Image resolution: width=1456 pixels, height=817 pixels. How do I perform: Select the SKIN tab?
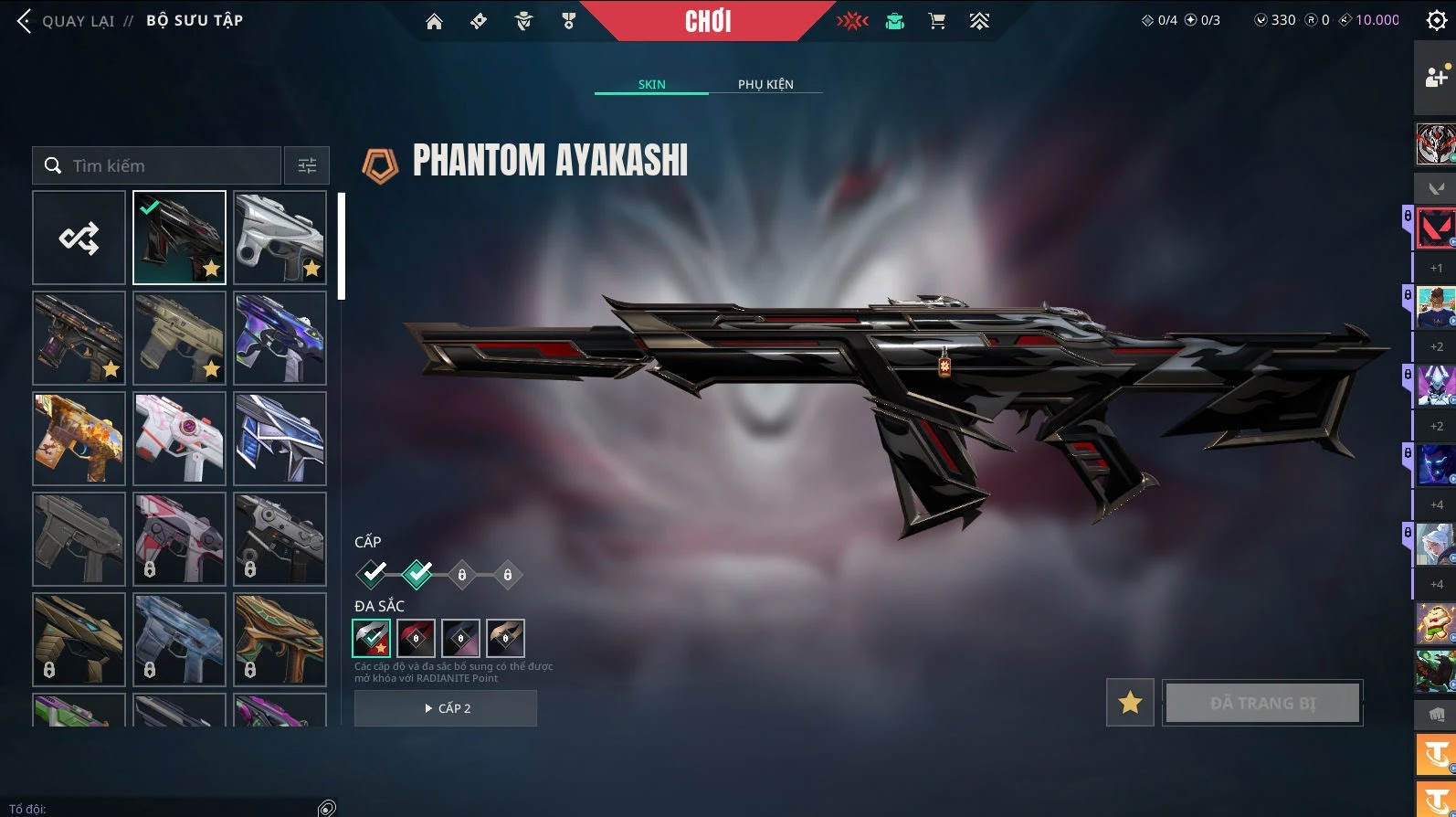pos(651,84)
